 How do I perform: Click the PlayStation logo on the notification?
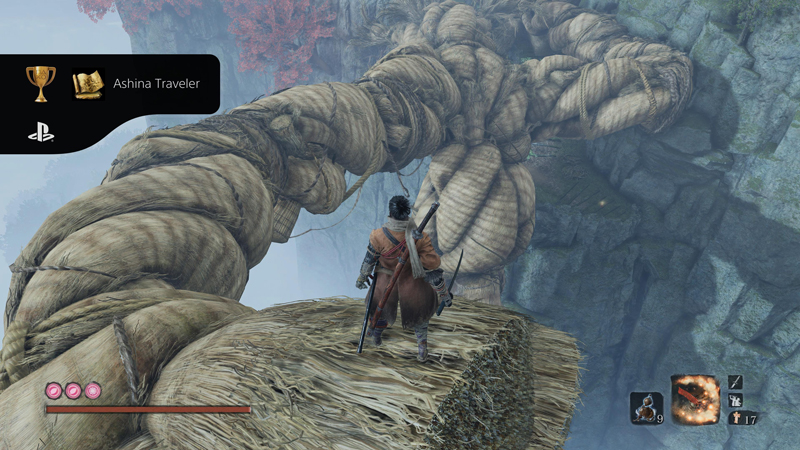click(41, 131)
